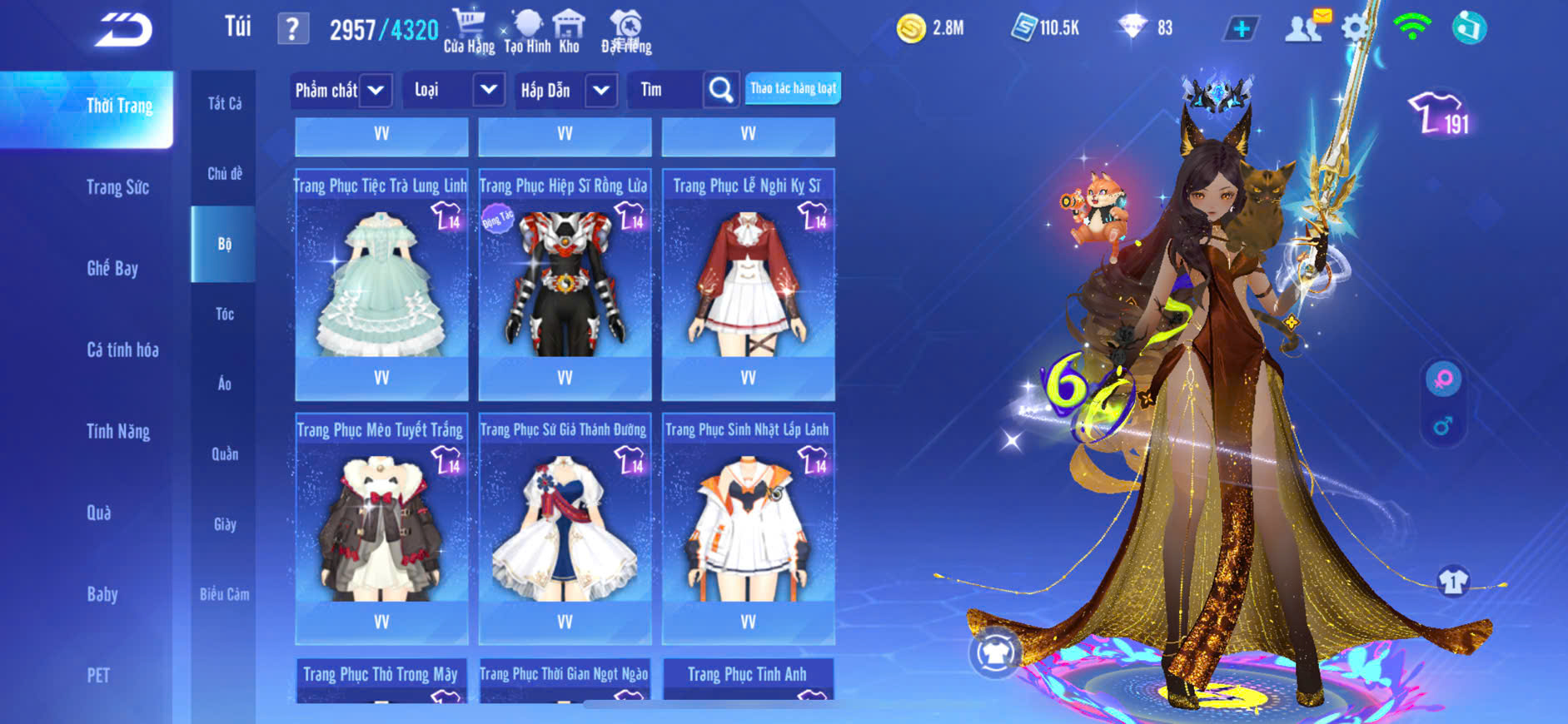Viewport: 1568px width, 724px height.
Task: Choose Trang Phục Hiệp Sĩ Rồng Lửa outfit
Action: 565,283
